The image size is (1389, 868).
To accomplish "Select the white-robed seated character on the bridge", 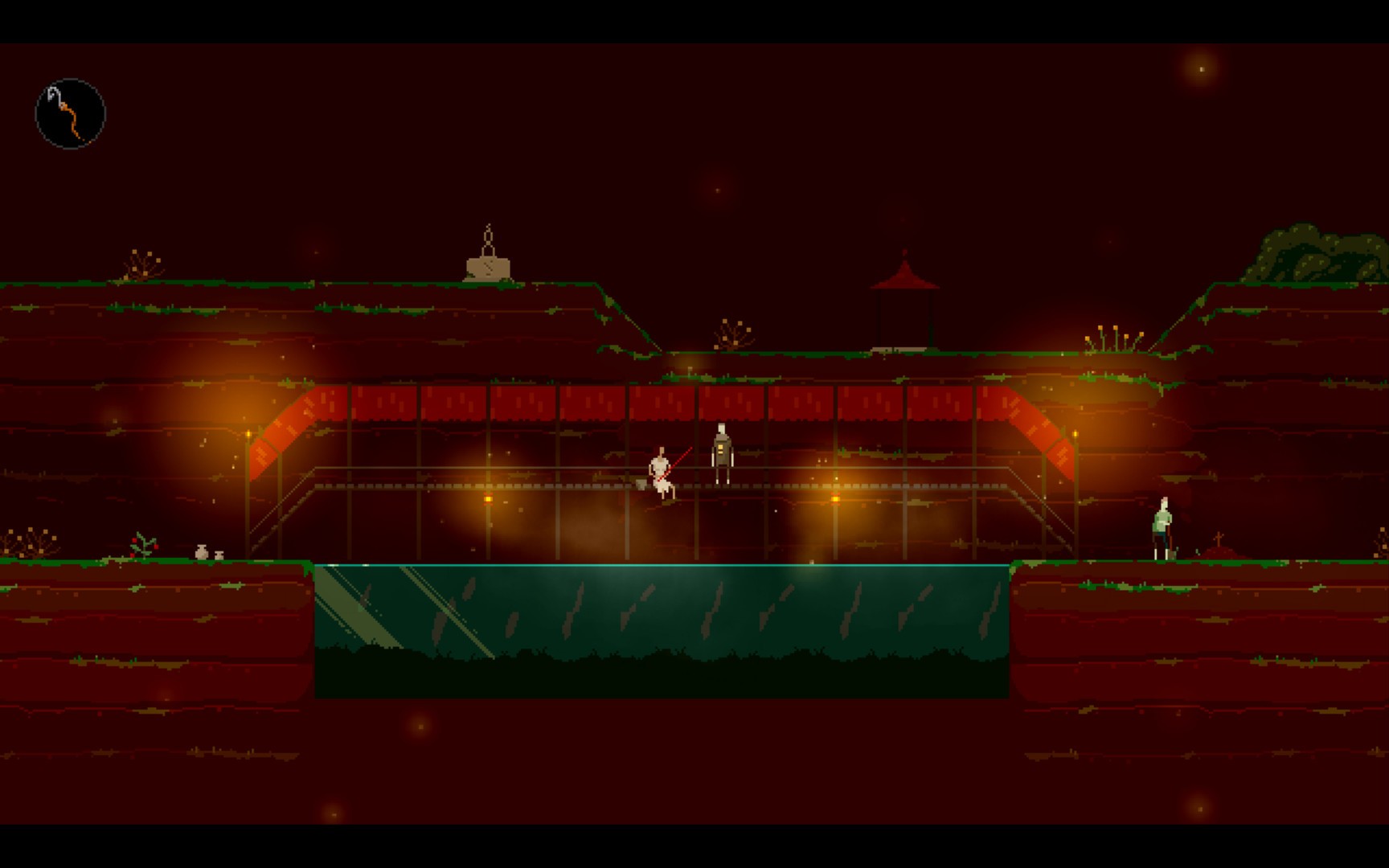I will (x=659, y=474).
